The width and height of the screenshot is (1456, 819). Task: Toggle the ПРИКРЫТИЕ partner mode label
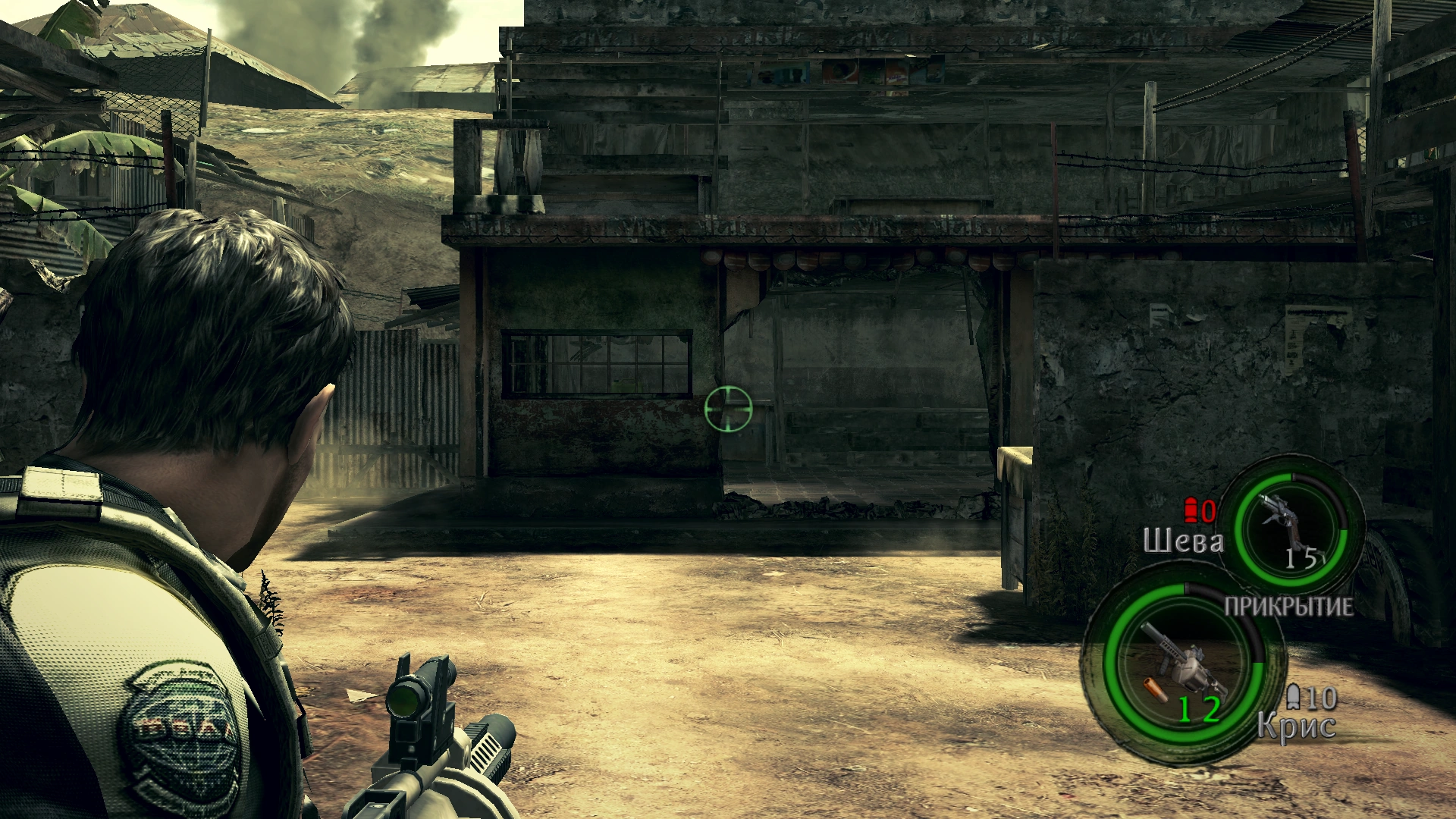coord(1288,607)
